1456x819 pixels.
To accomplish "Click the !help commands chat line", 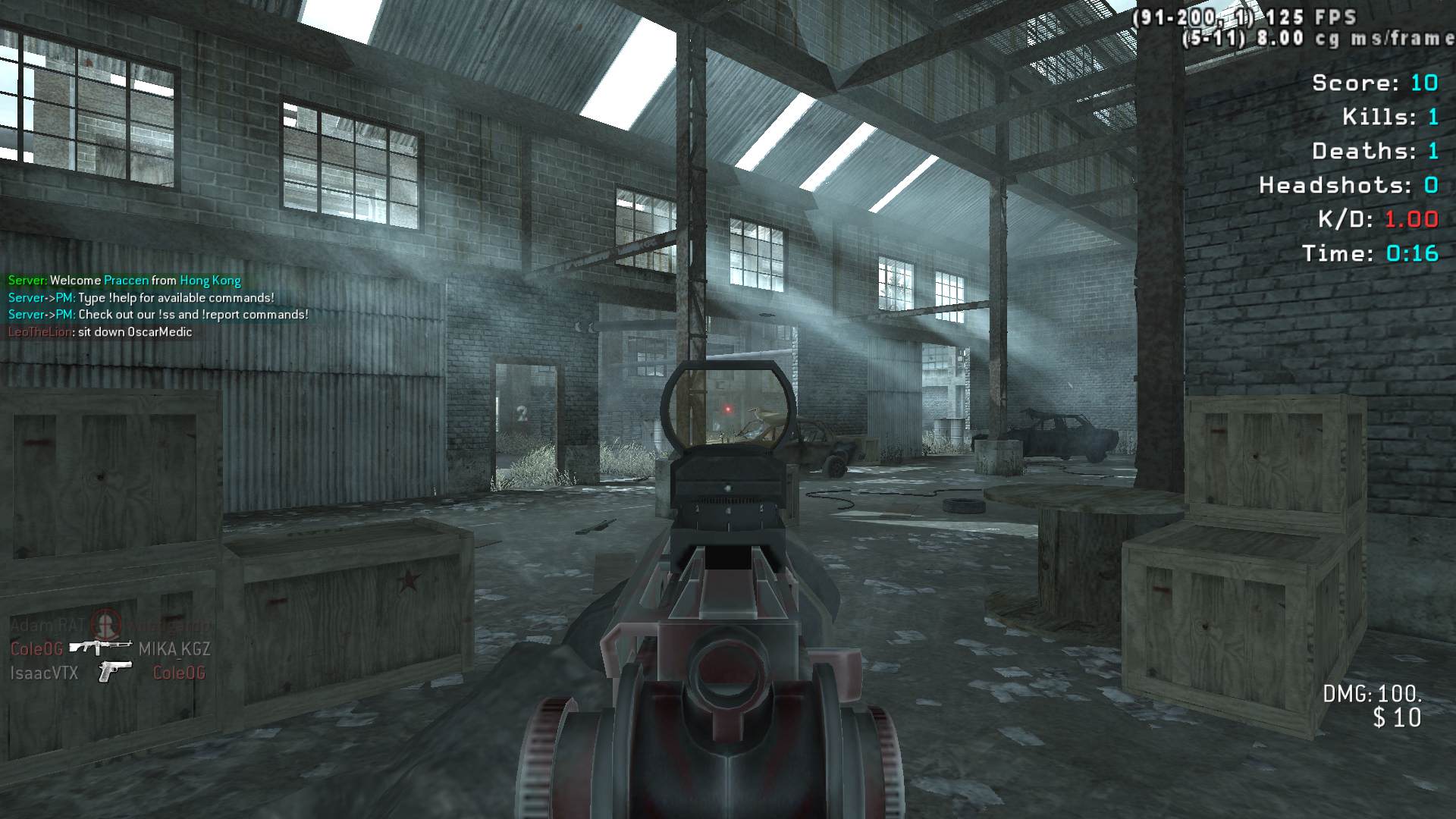I will point(141,298).
